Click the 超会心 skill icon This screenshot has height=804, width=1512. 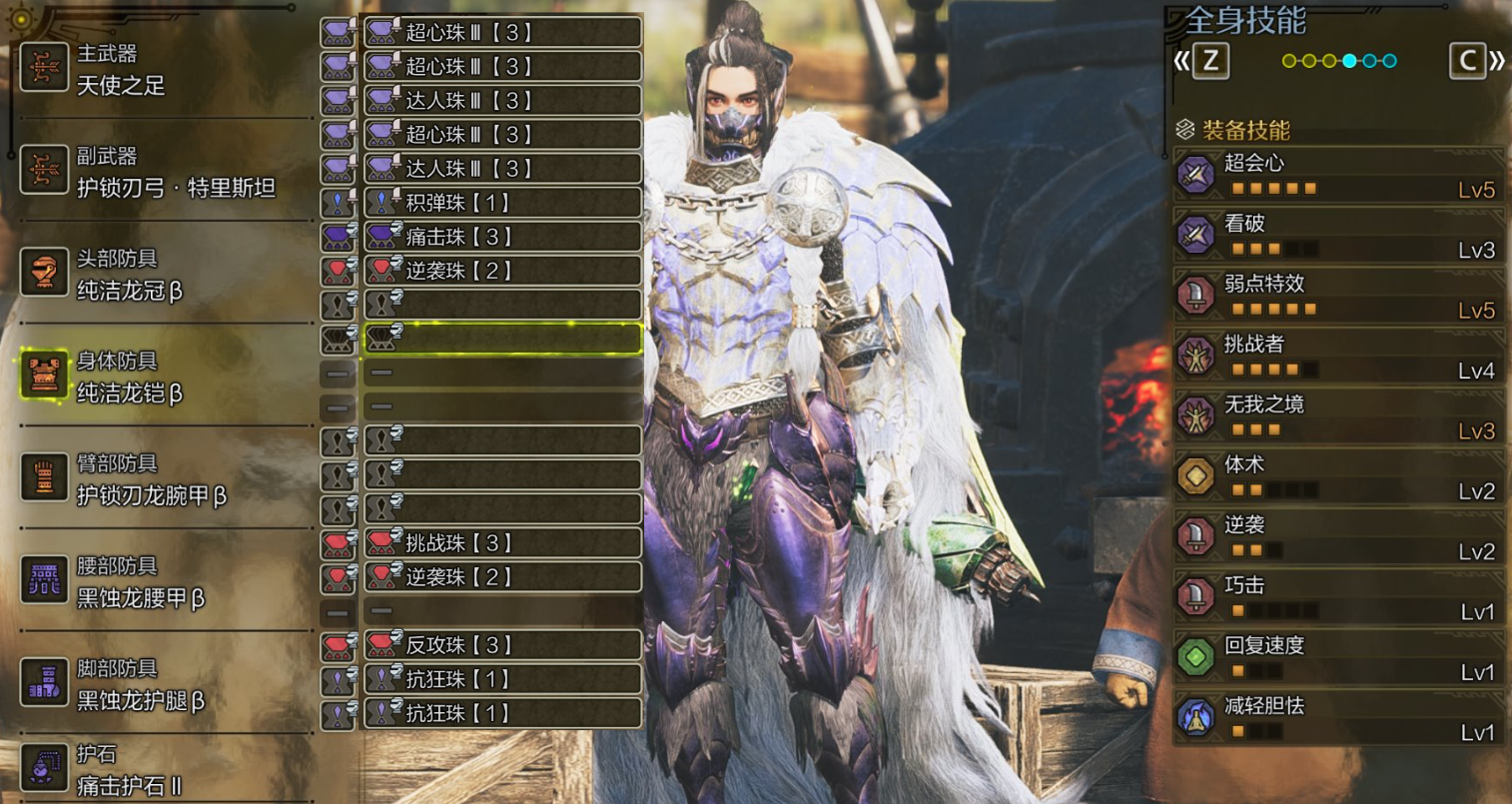click(x=1196, y=176)
